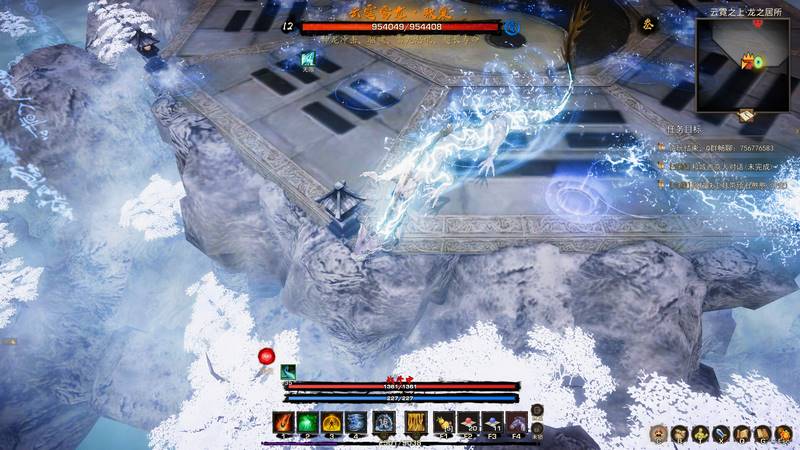Summon the mount in F4 slot
Screen dimensions: 800x450
click(516, 421)
